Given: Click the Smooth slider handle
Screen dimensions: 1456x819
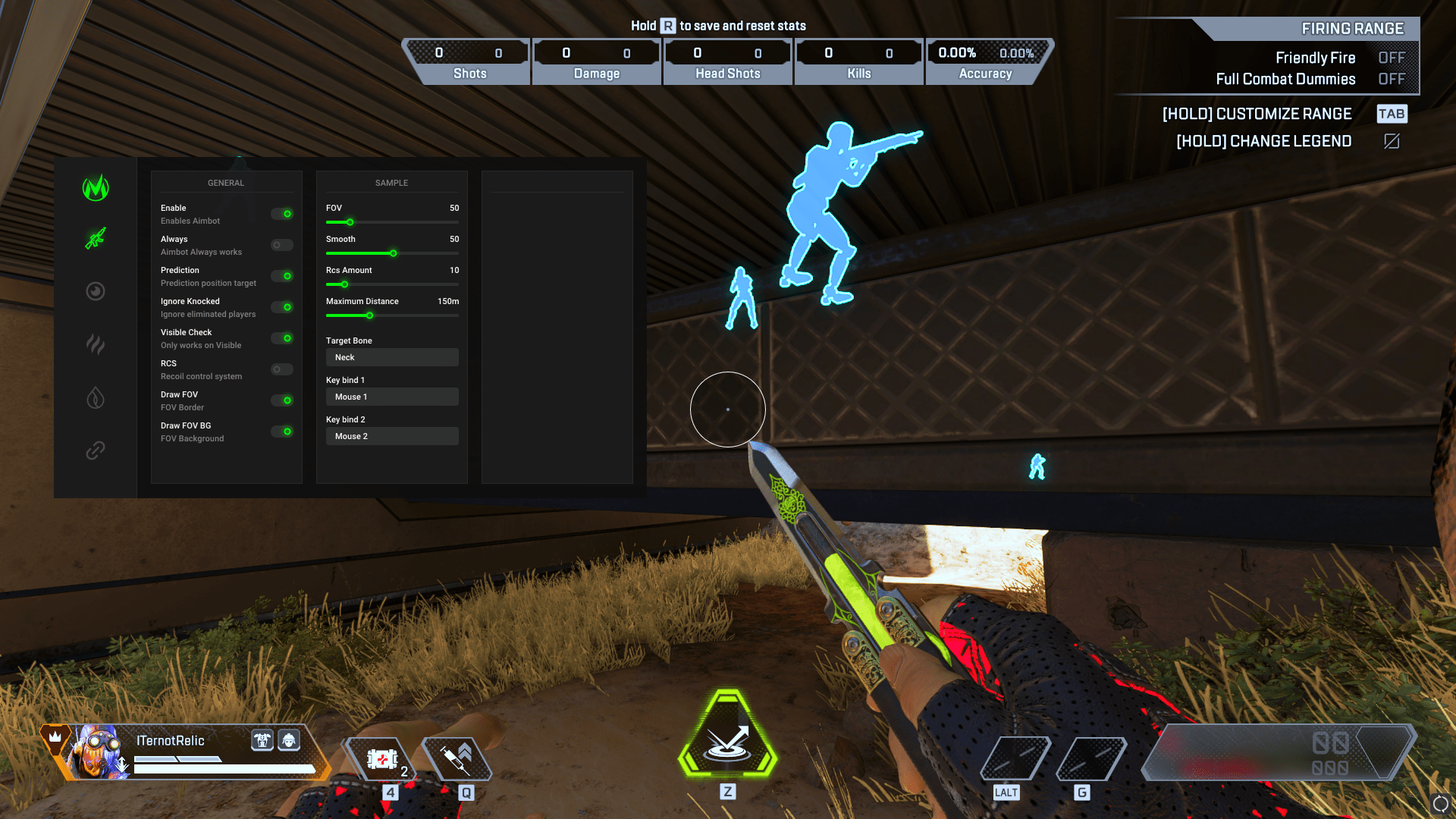Looking at the screenshot, I should (x=393, y=253).
